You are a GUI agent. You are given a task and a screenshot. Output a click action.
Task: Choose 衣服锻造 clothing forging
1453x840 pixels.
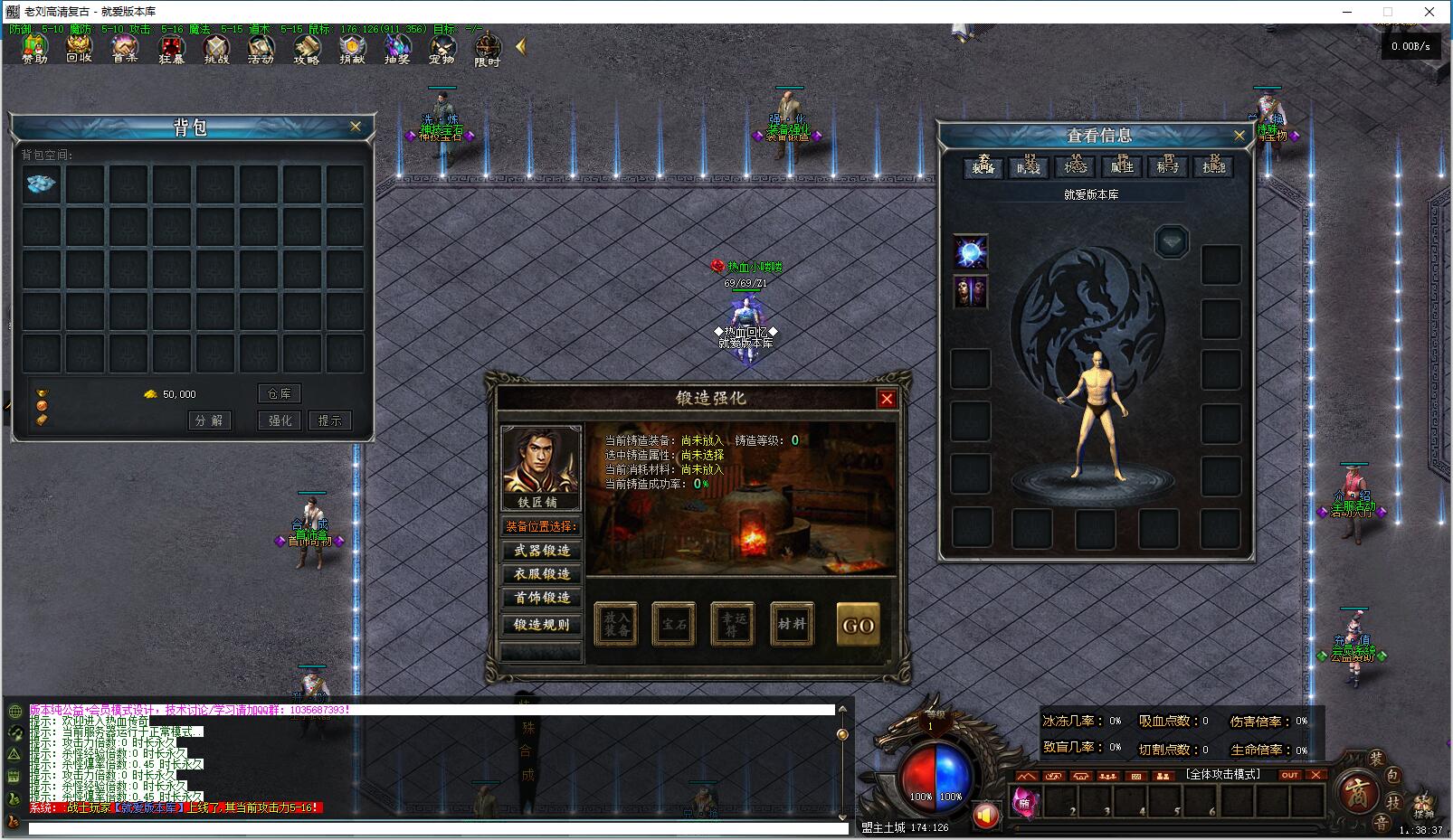coord(542,574)
